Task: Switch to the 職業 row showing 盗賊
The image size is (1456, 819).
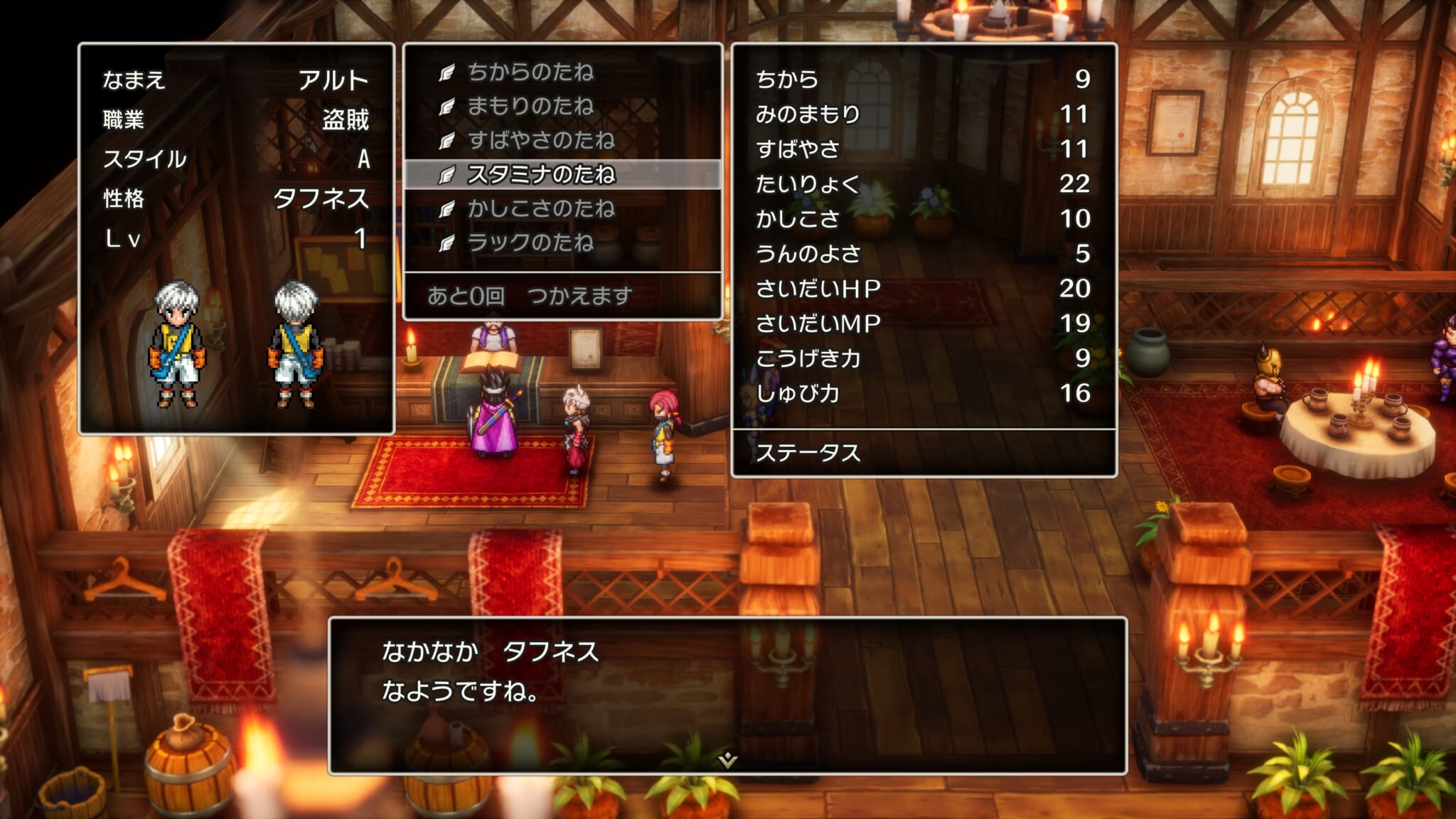Action: coord(213,120)
